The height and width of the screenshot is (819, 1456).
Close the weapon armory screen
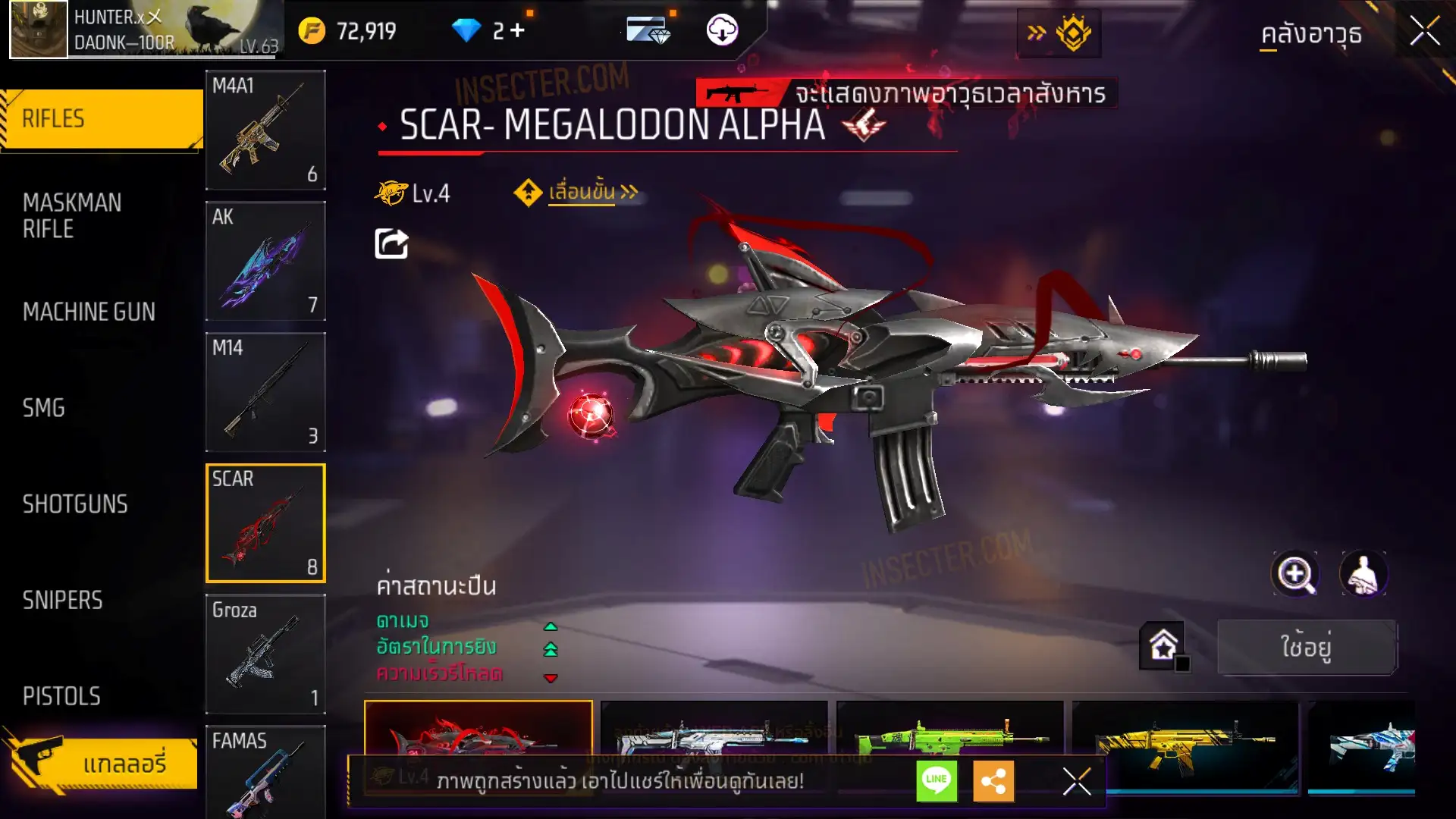1424,32
